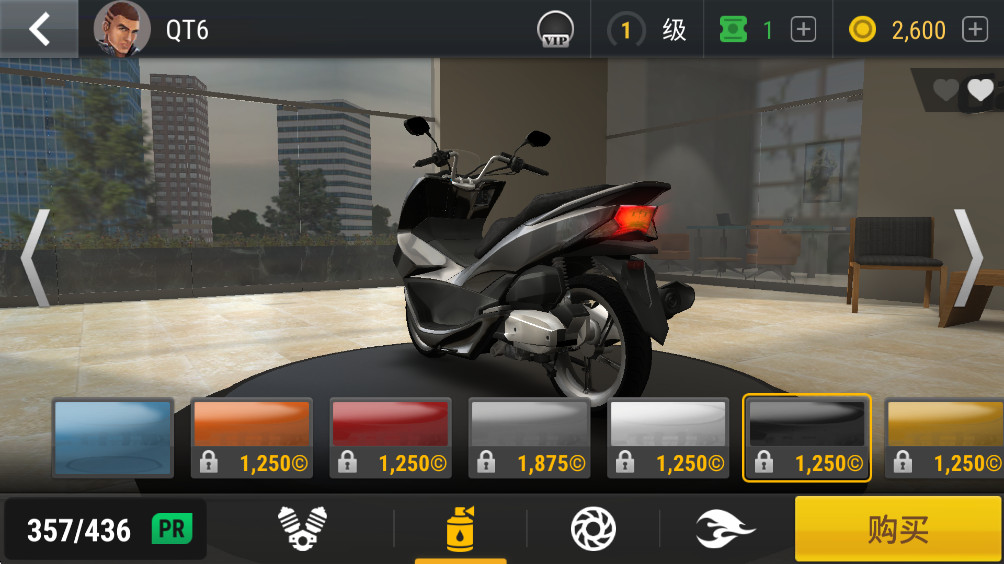Select the black paint color
The height and width of the screenshot is (564, 1004).
pyautogui.click(x=806, y=438)
